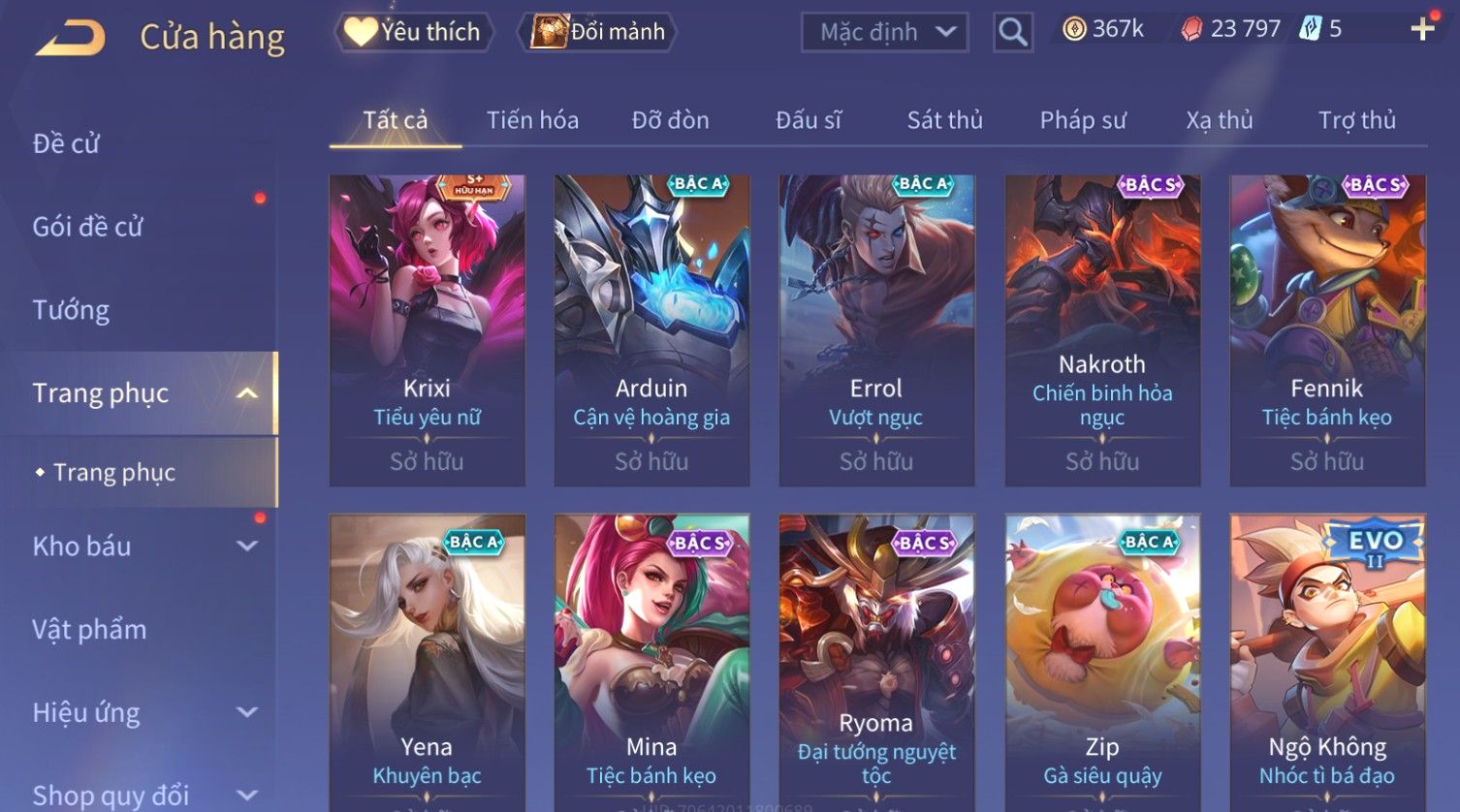Go to the Tướng shop section
The image size is (1460, 812).
pyautogui.click(x=71, y=310)
